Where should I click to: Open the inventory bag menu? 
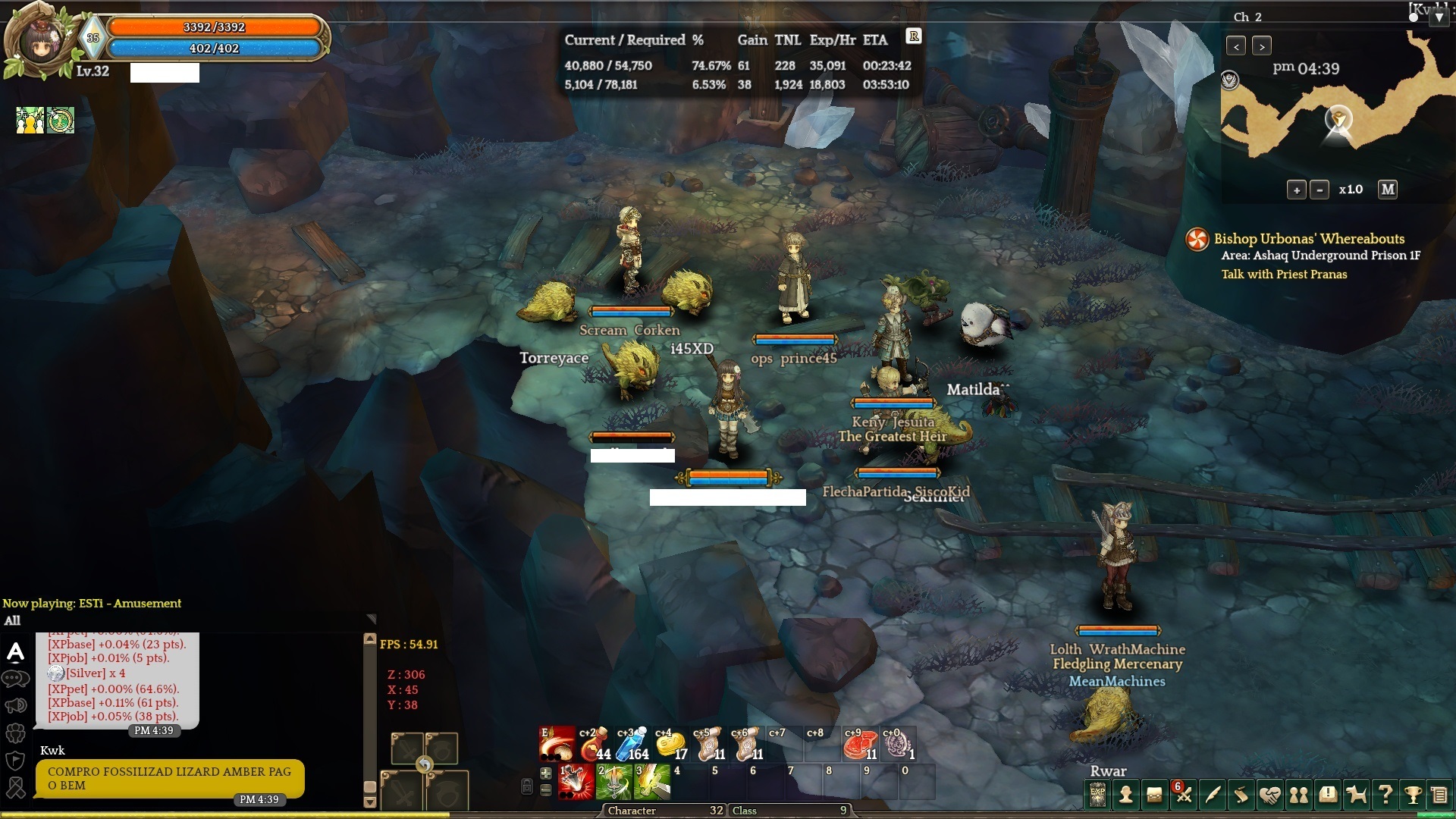(1154, 795)
